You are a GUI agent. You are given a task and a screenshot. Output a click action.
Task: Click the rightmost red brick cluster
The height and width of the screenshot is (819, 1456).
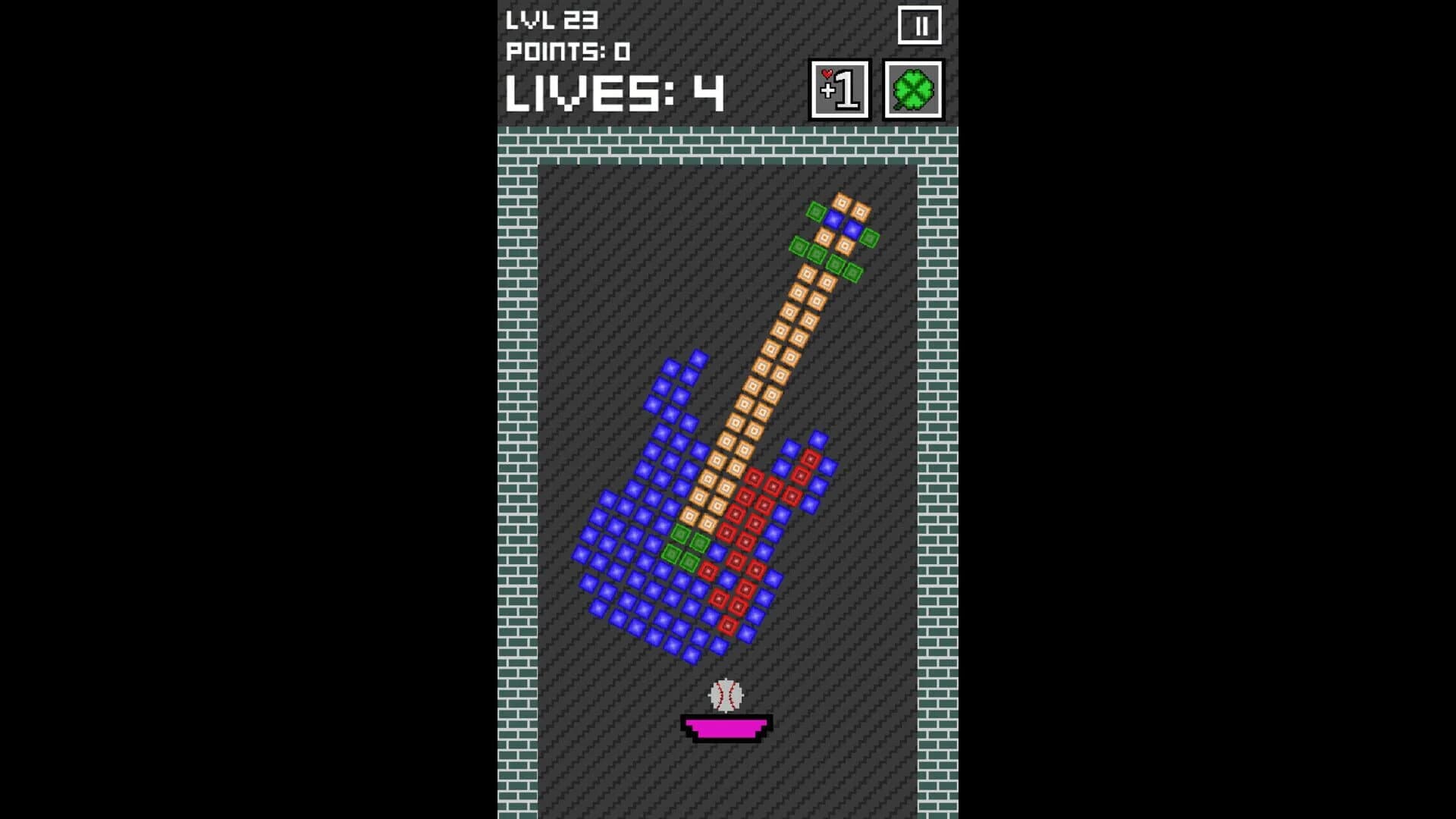pyautogui.click(x=809, y=460)
